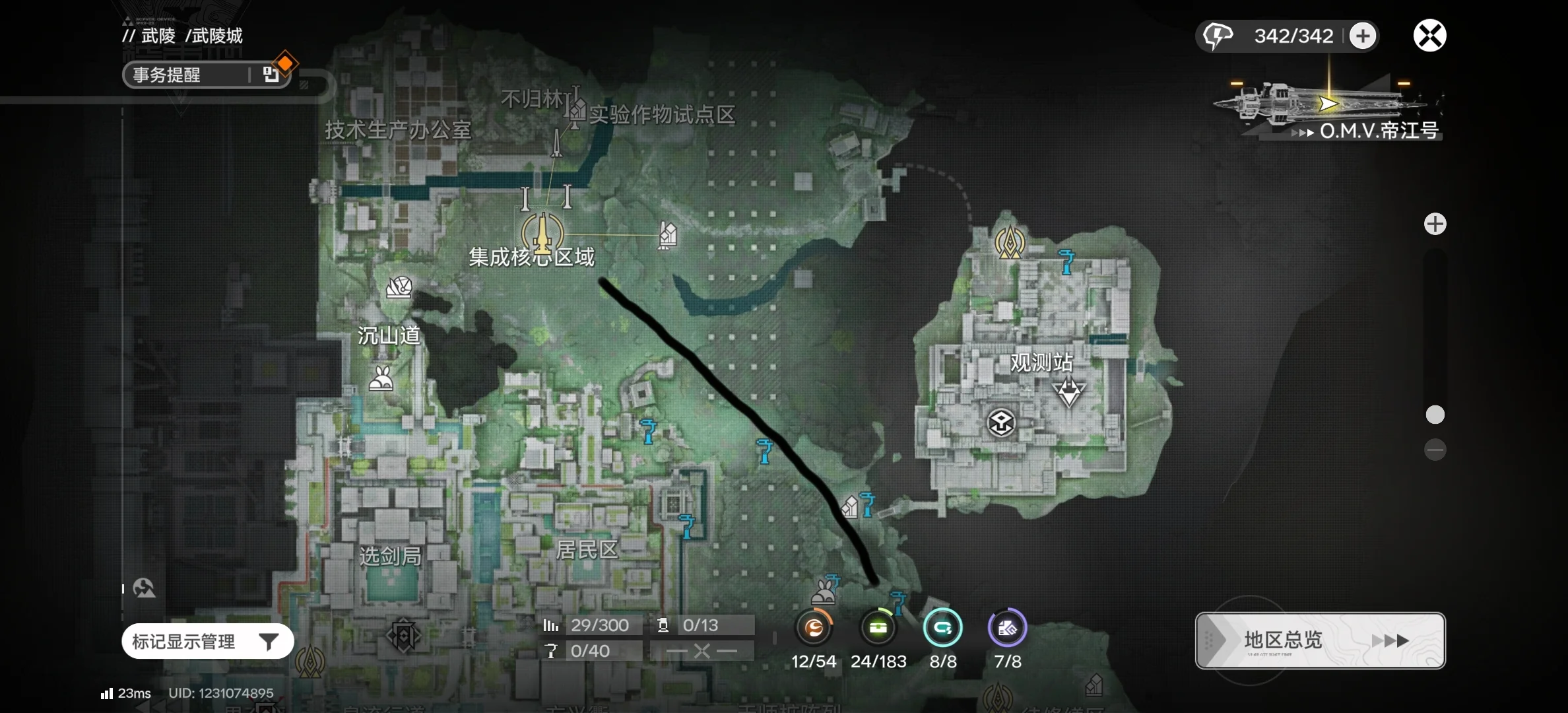Zoom in the map with plus button
Viewport: 1568px width, 713px height.
point(1435,224)
